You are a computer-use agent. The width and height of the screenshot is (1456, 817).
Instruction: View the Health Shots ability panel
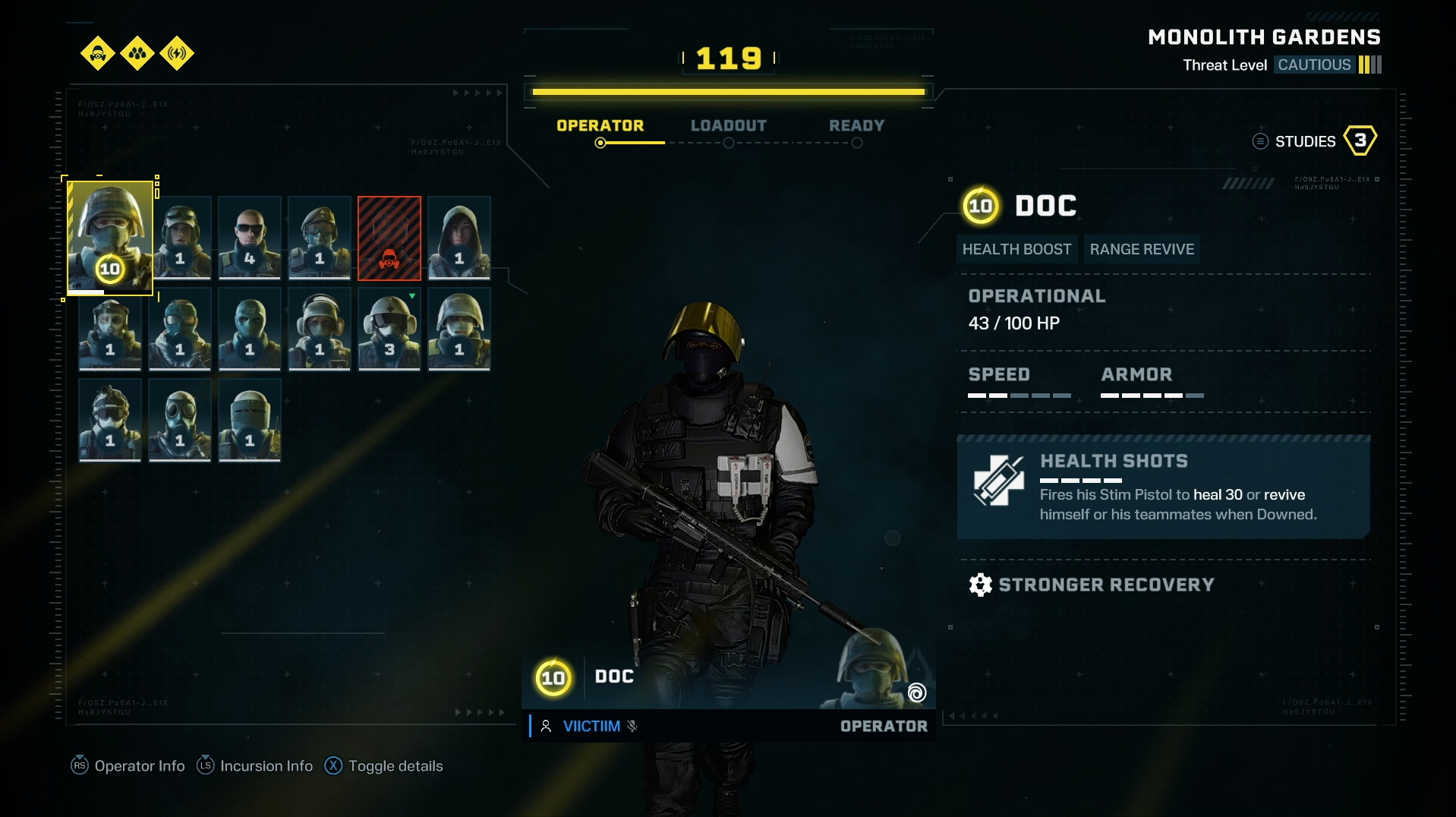coord(1163,487)
